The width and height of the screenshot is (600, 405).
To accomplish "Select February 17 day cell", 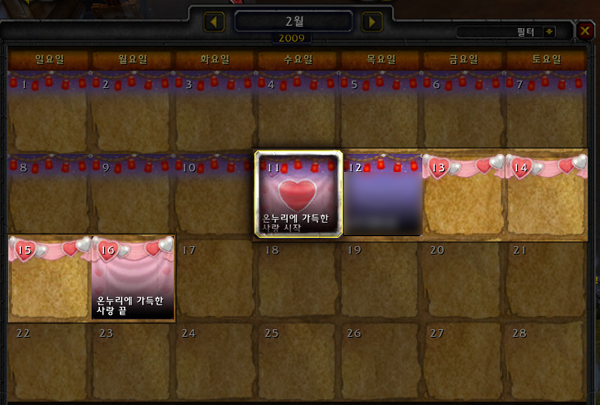I will coord(216,278).
